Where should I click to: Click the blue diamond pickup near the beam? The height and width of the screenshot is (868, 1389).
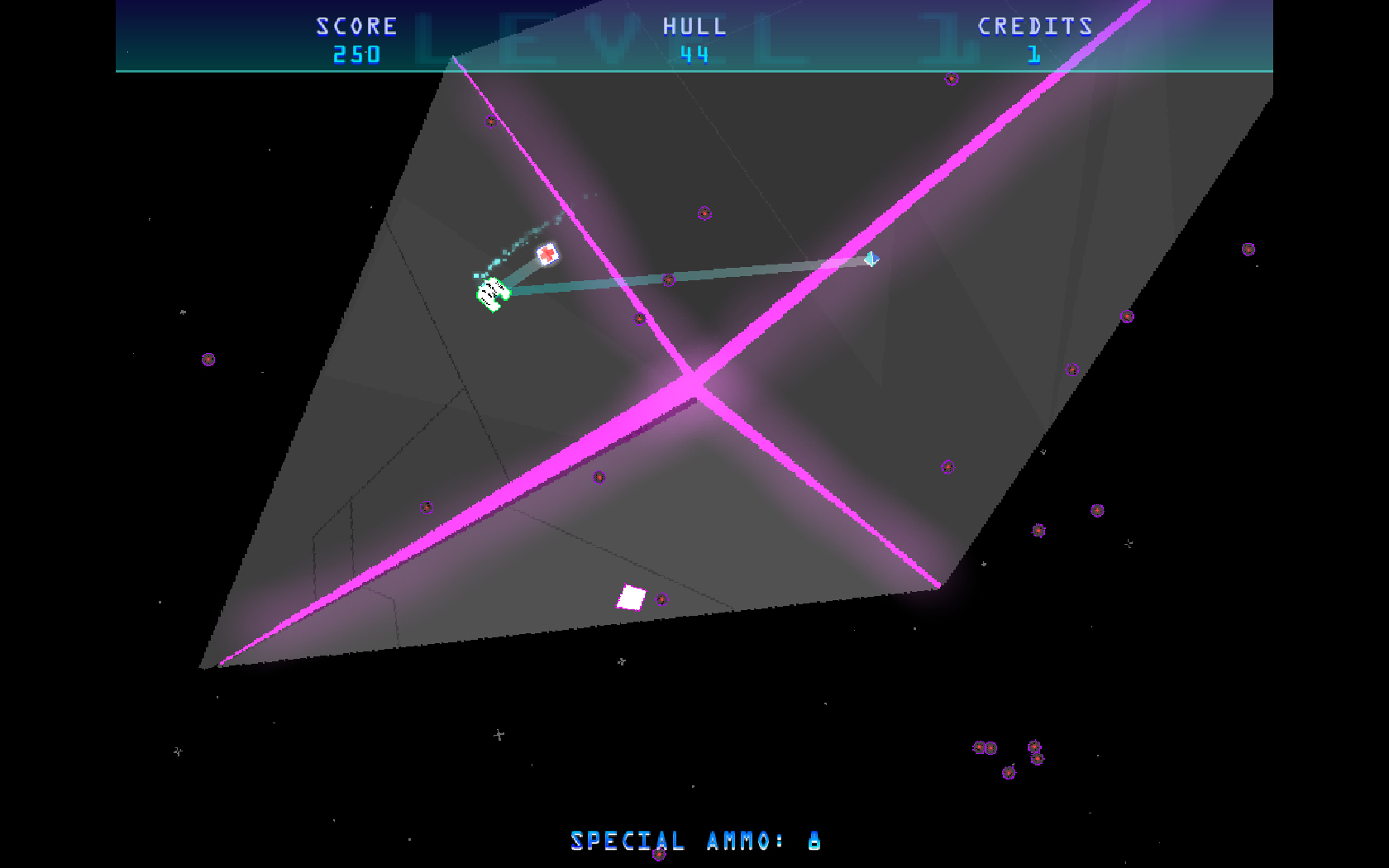pos(872,260)
